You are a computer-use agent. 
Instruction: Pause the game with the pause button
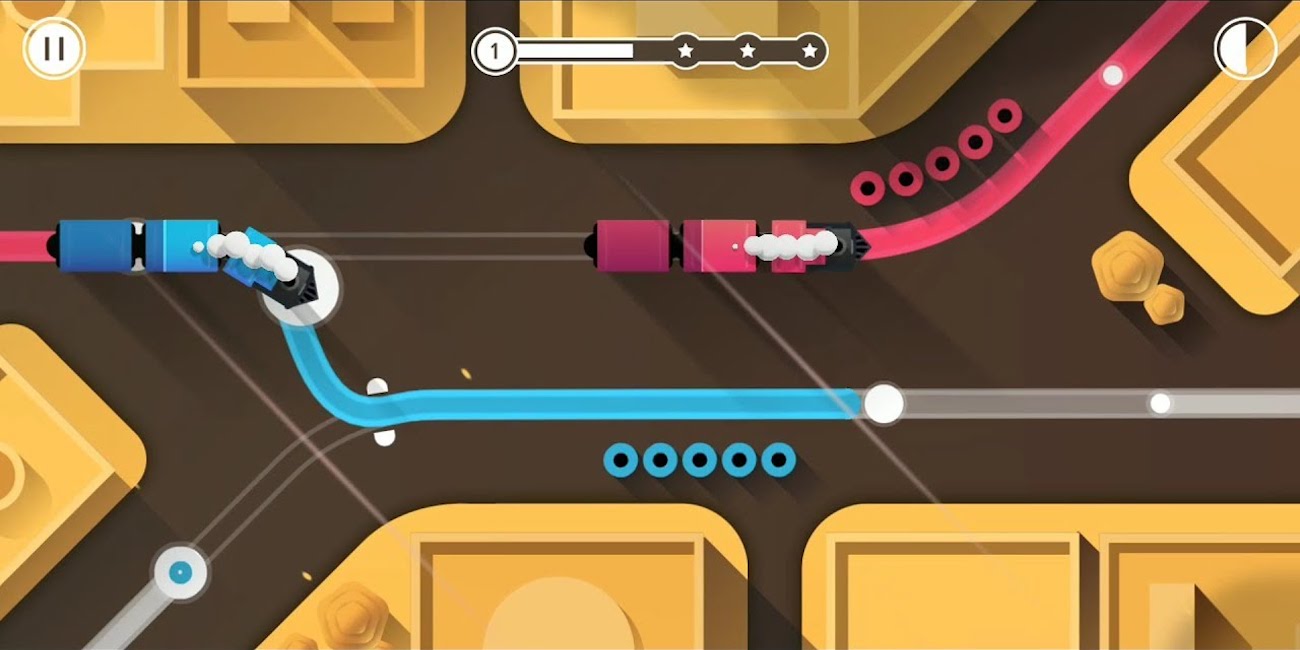pyautogui.click(x=54, y=49)
